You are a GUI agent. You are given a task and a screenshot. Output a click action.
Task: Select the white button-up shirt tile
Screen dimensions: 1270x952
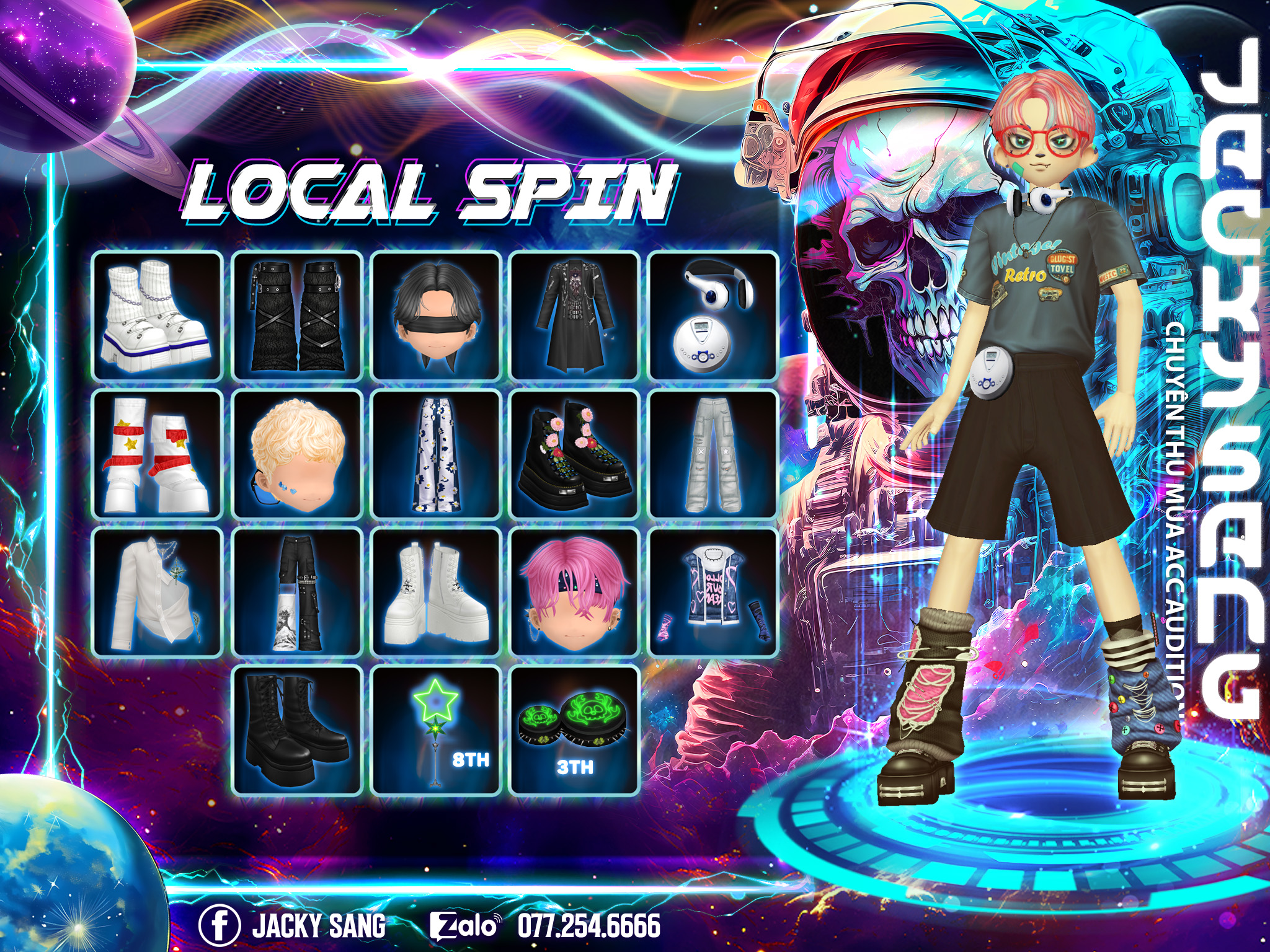pyautogui.click(x=158, y=593)
